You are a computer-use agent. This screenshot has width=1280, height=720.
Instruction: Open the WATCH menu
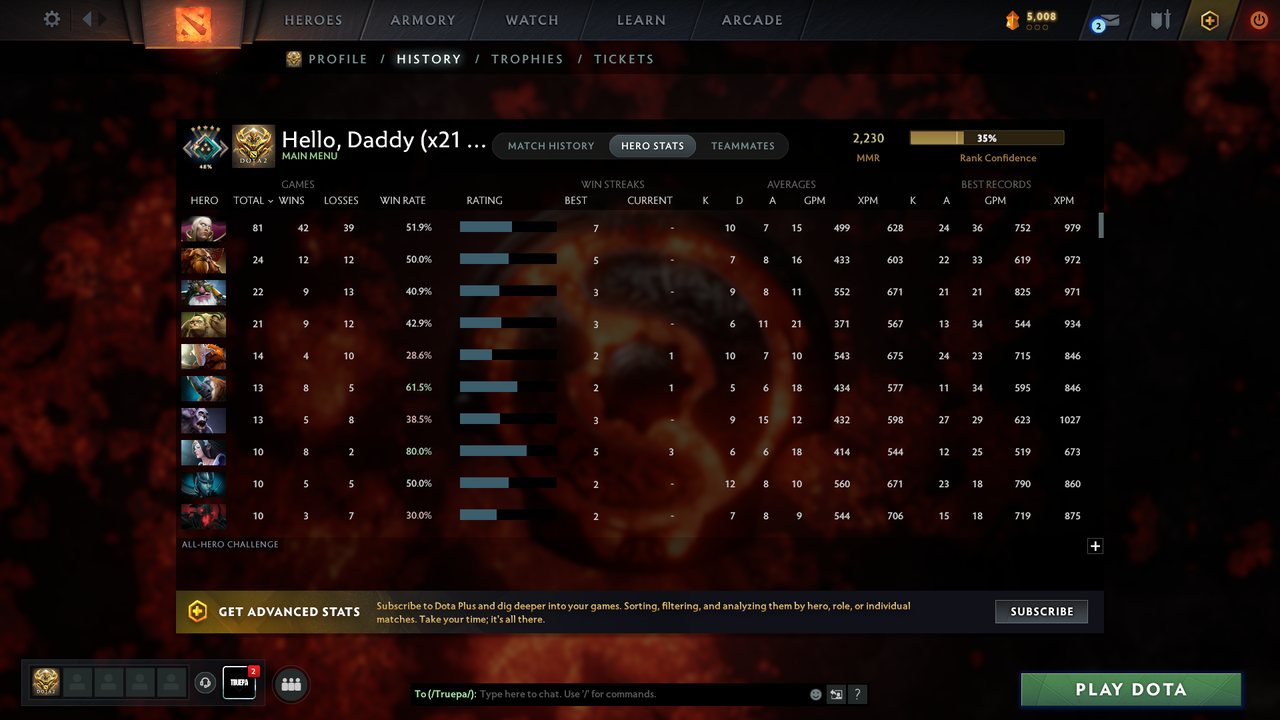click(531, 20)
